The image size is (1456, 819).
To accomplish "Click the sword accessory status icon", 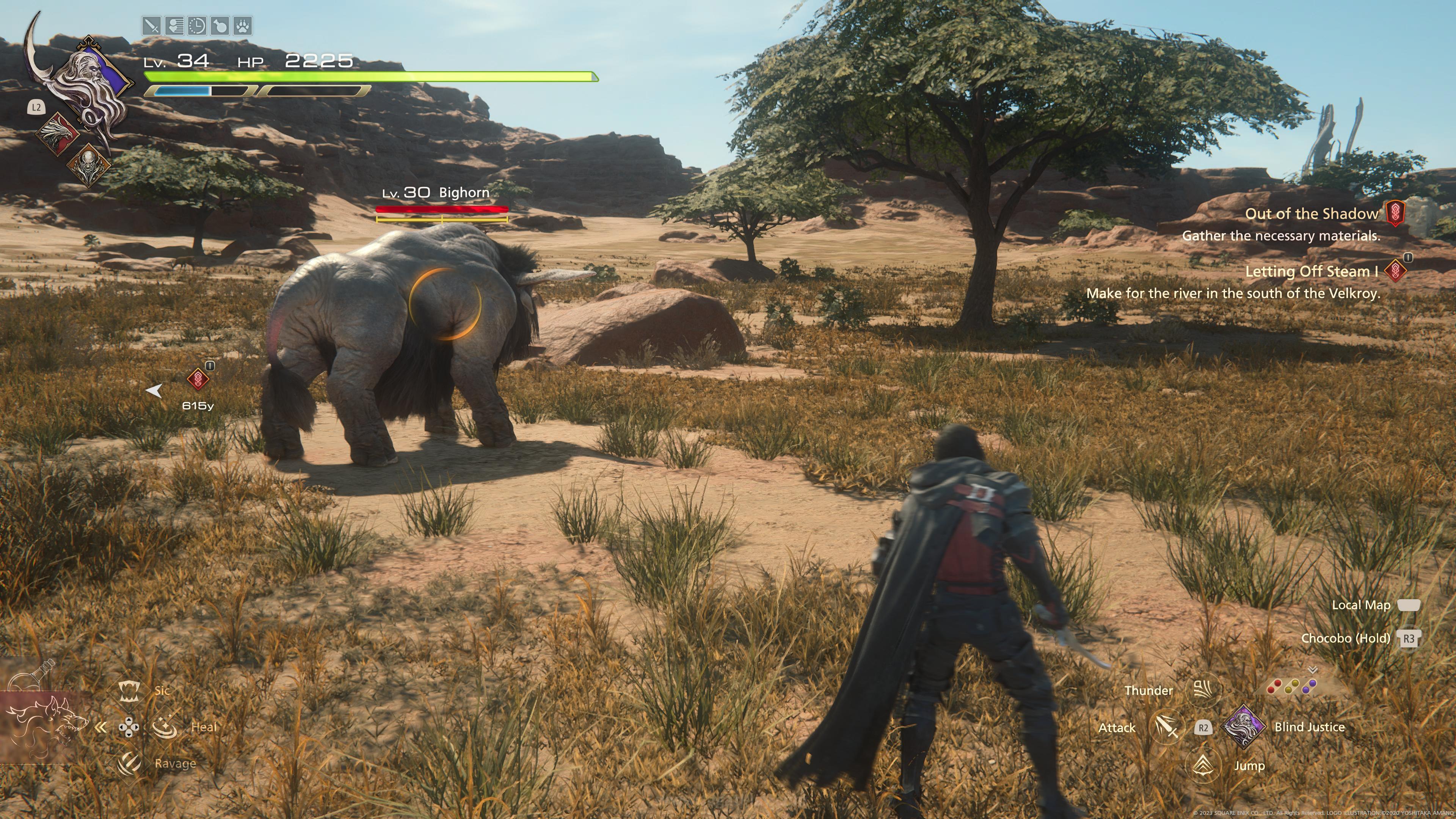I will coord(152,26).
